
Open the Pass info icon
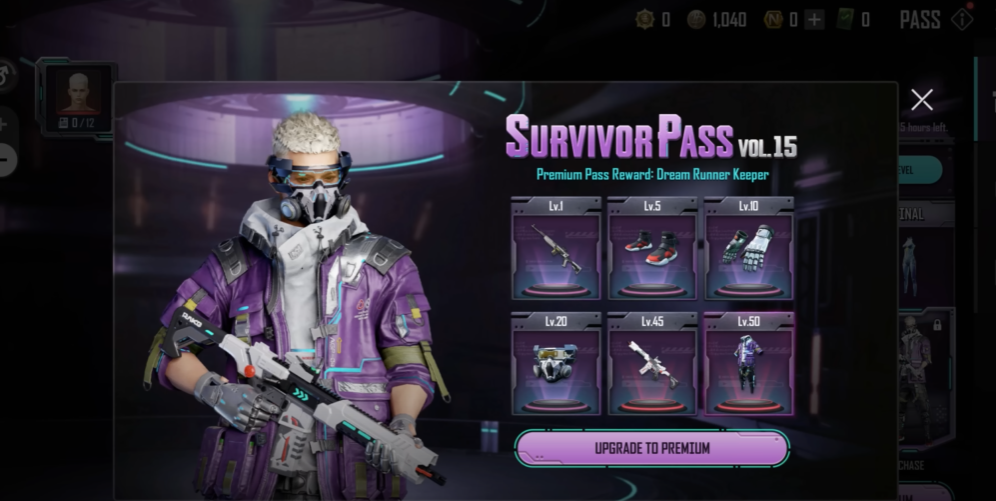[962, 19]
